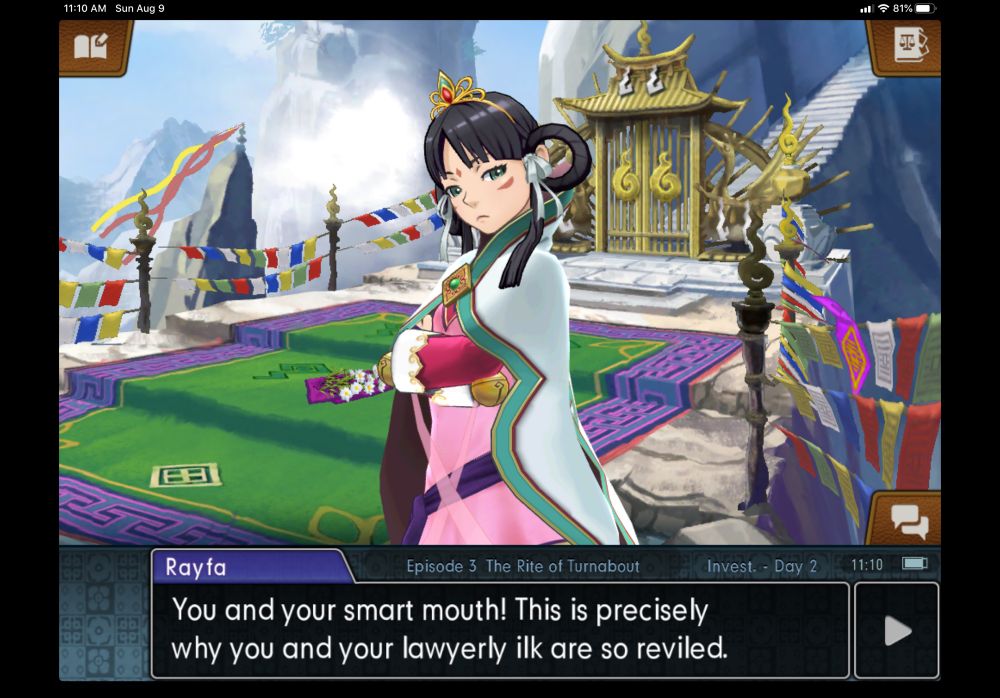The image size is (1000, 698).
Task: Open the notebook save menu icon
Action: tap(96, 46)
